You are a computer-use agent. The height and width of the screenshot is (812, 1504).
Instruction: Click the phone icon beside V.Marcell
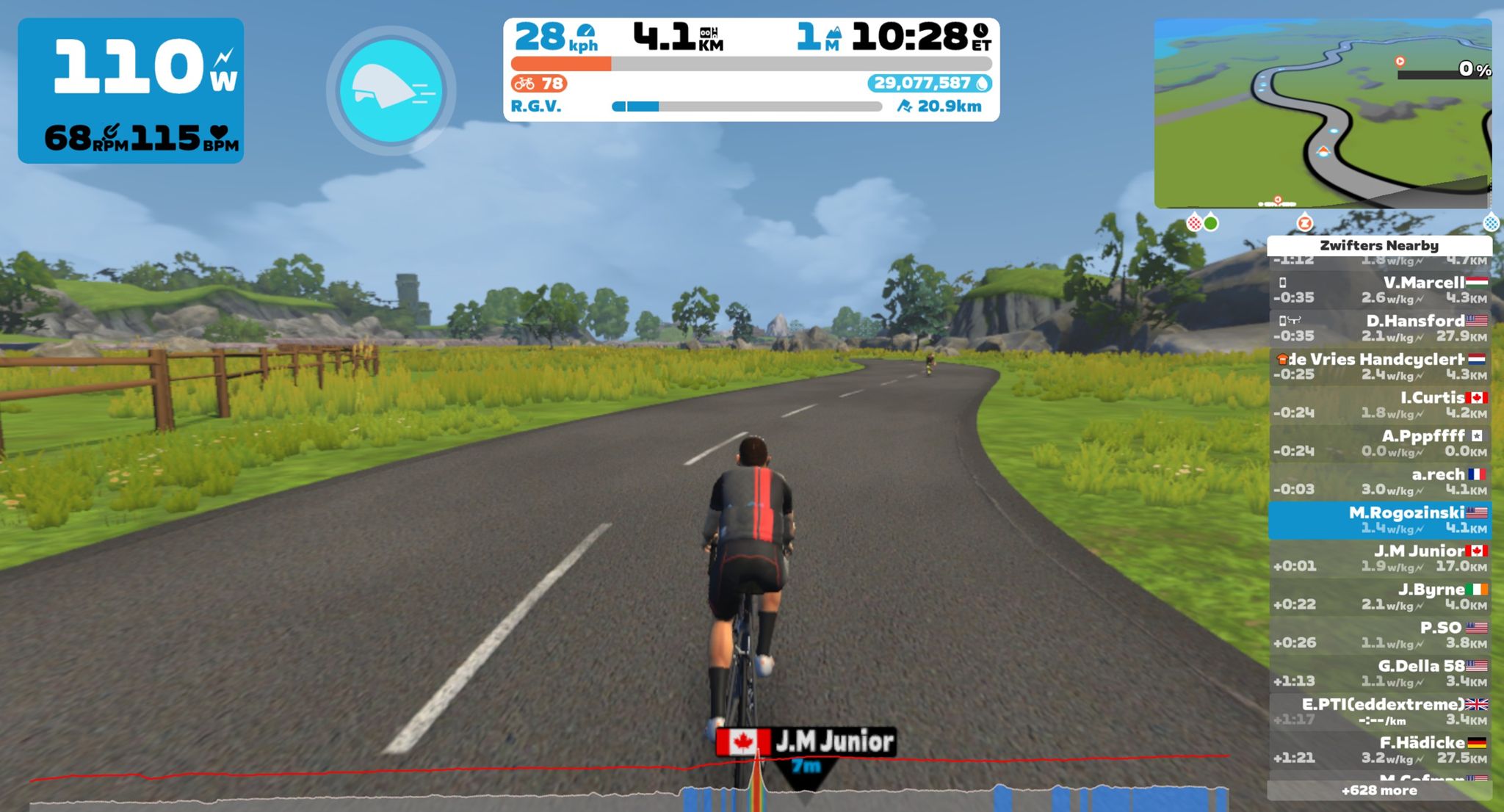click(1284, 283)
